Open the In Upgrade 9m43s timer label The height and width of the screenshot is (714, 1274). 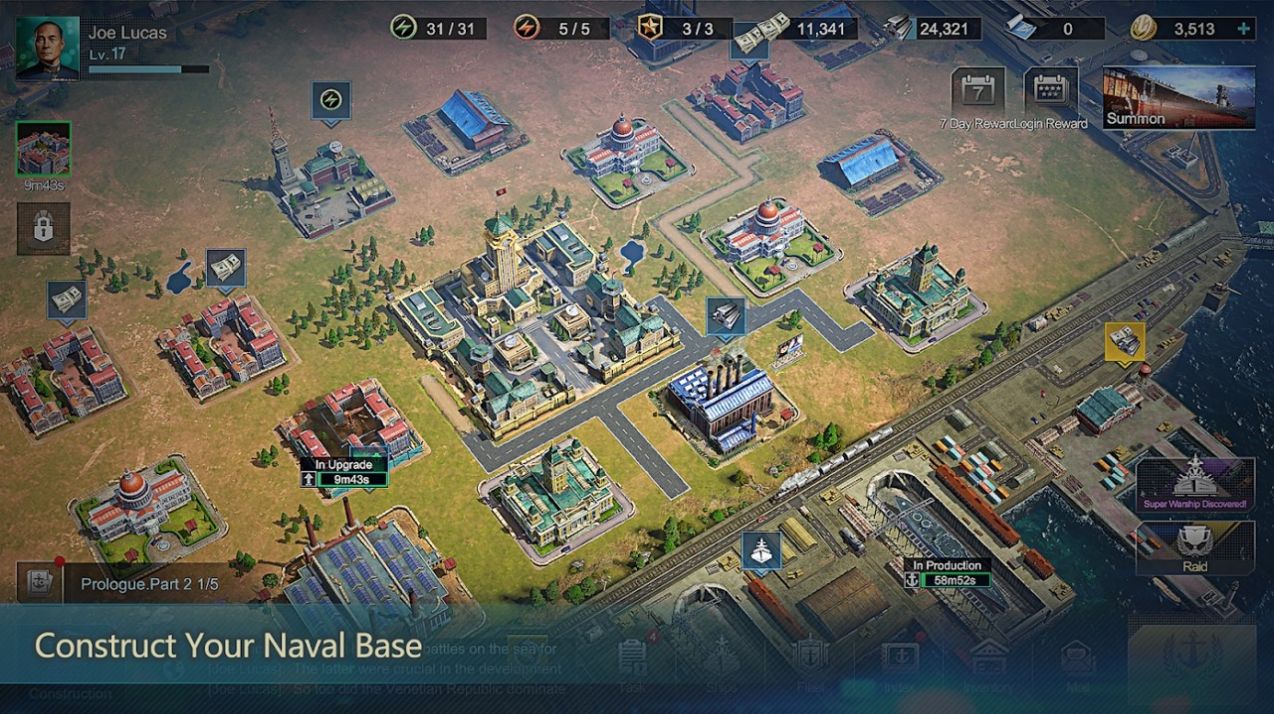(x=343, y=472)
